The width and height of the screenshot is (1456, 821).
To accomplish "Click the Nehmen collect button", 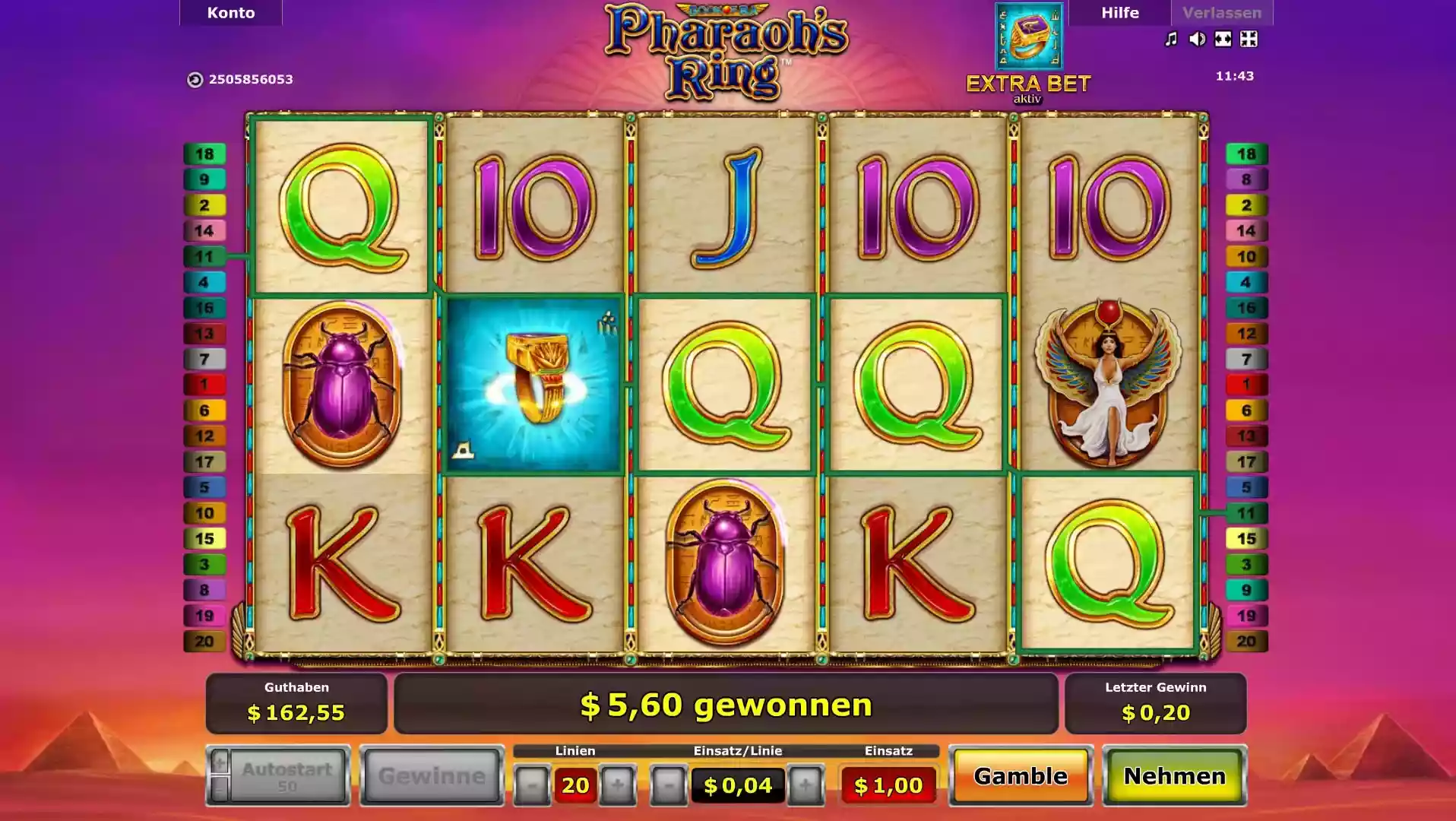I will coord(1174,776).
